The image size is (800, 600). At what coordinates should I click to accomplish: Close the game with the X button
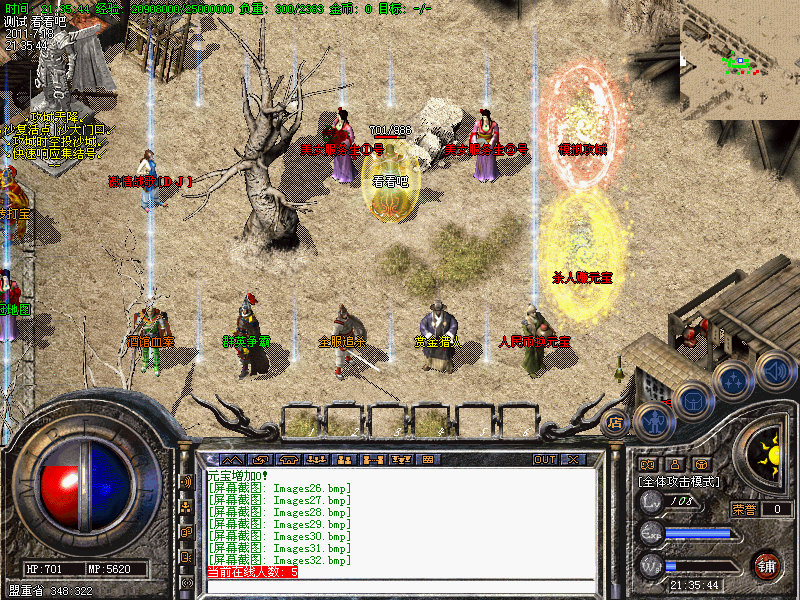click(573, 459)
